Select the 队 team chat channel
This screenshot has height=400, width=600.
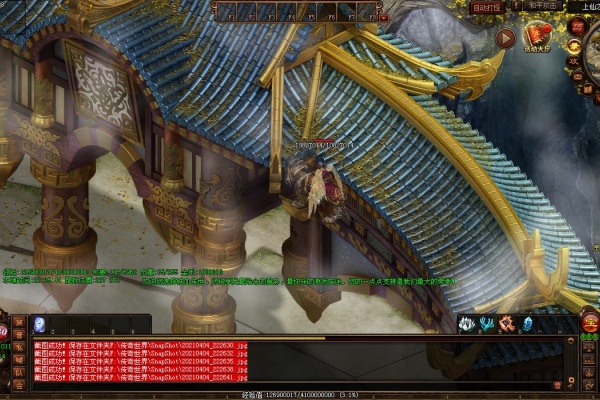(x=19, y=370)
